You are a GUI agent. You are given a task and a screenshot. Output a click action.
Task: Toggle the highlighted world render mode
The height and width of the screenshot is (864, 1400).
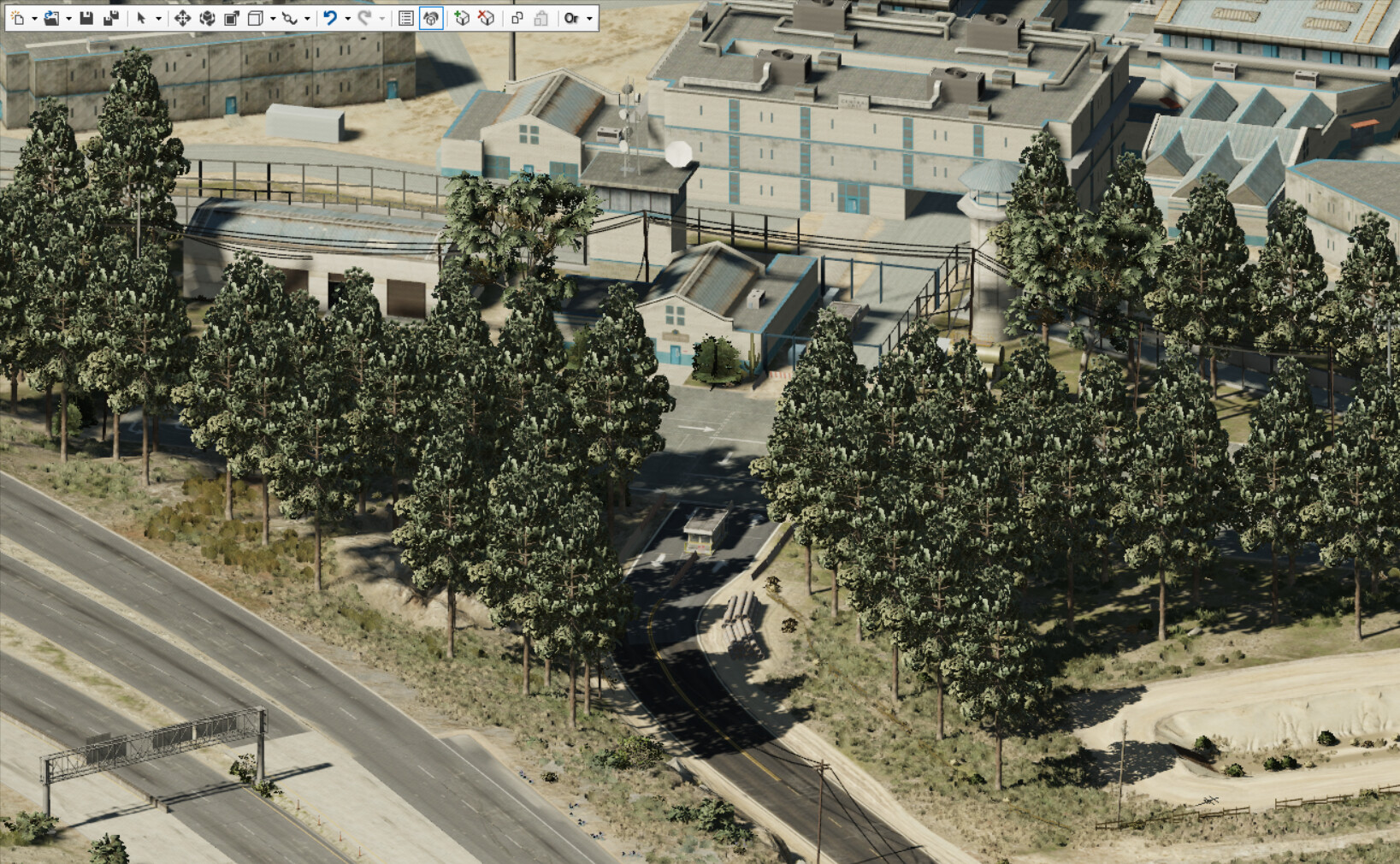pos(432,17)
